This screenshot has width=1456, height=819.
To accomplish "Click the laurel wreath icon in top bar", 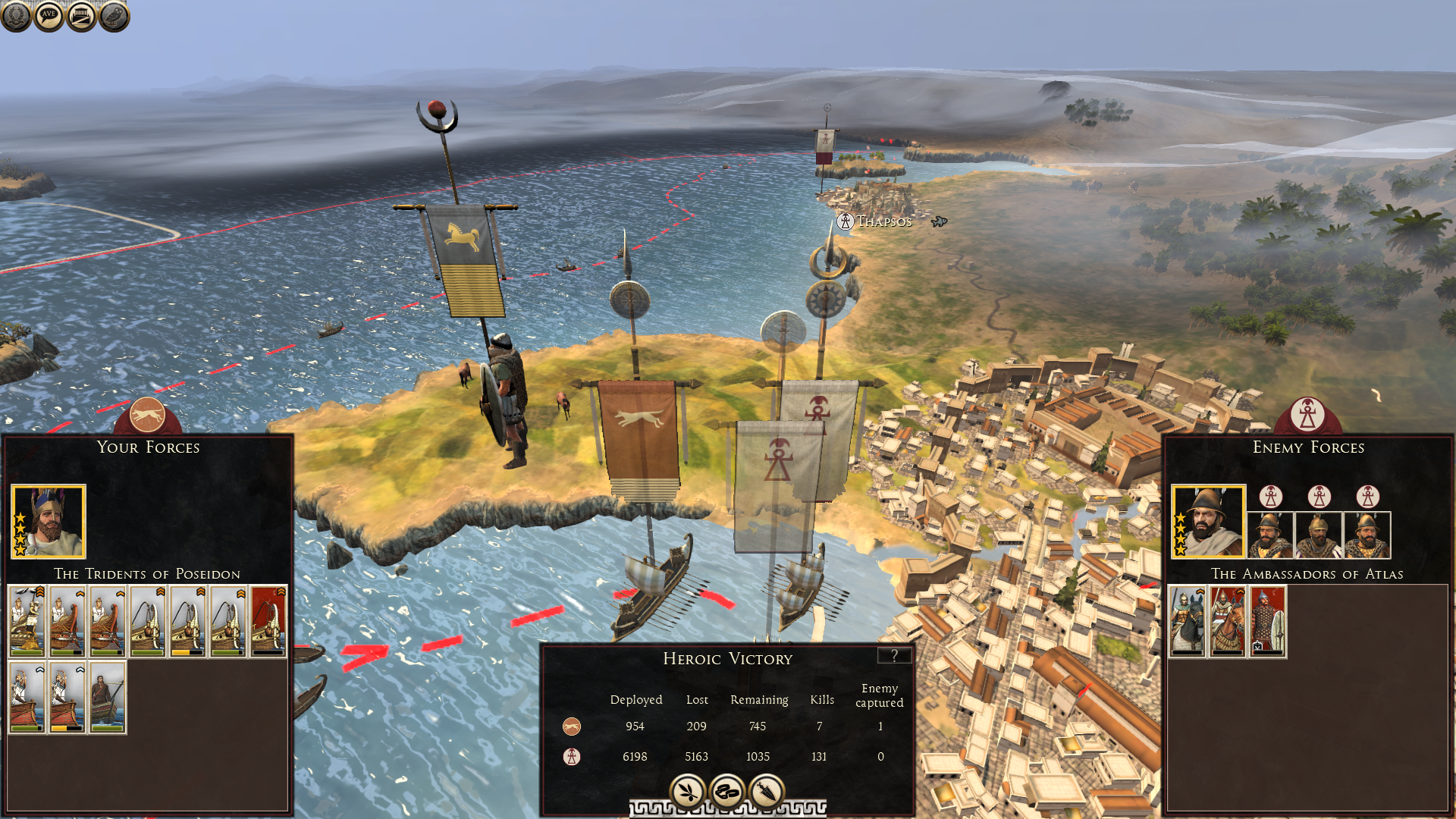I will click(x=16, y=16).
